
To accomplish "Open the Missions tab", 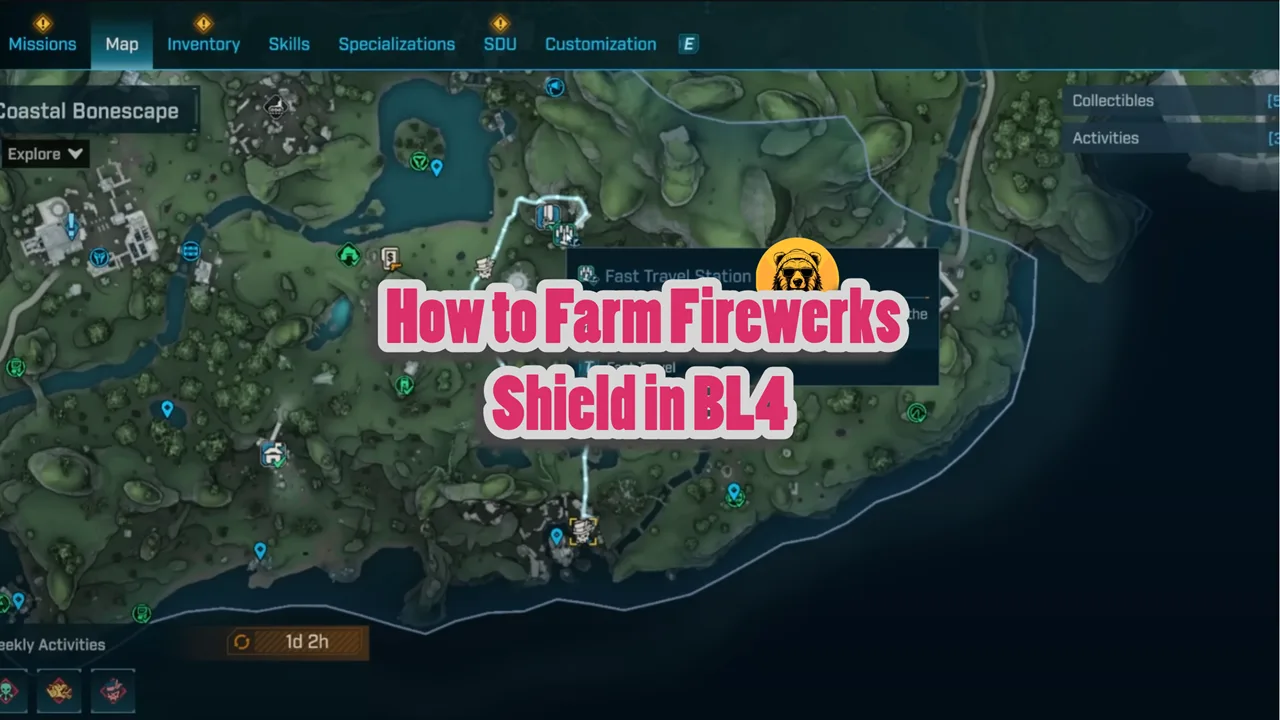I will [x=42, y=44].
